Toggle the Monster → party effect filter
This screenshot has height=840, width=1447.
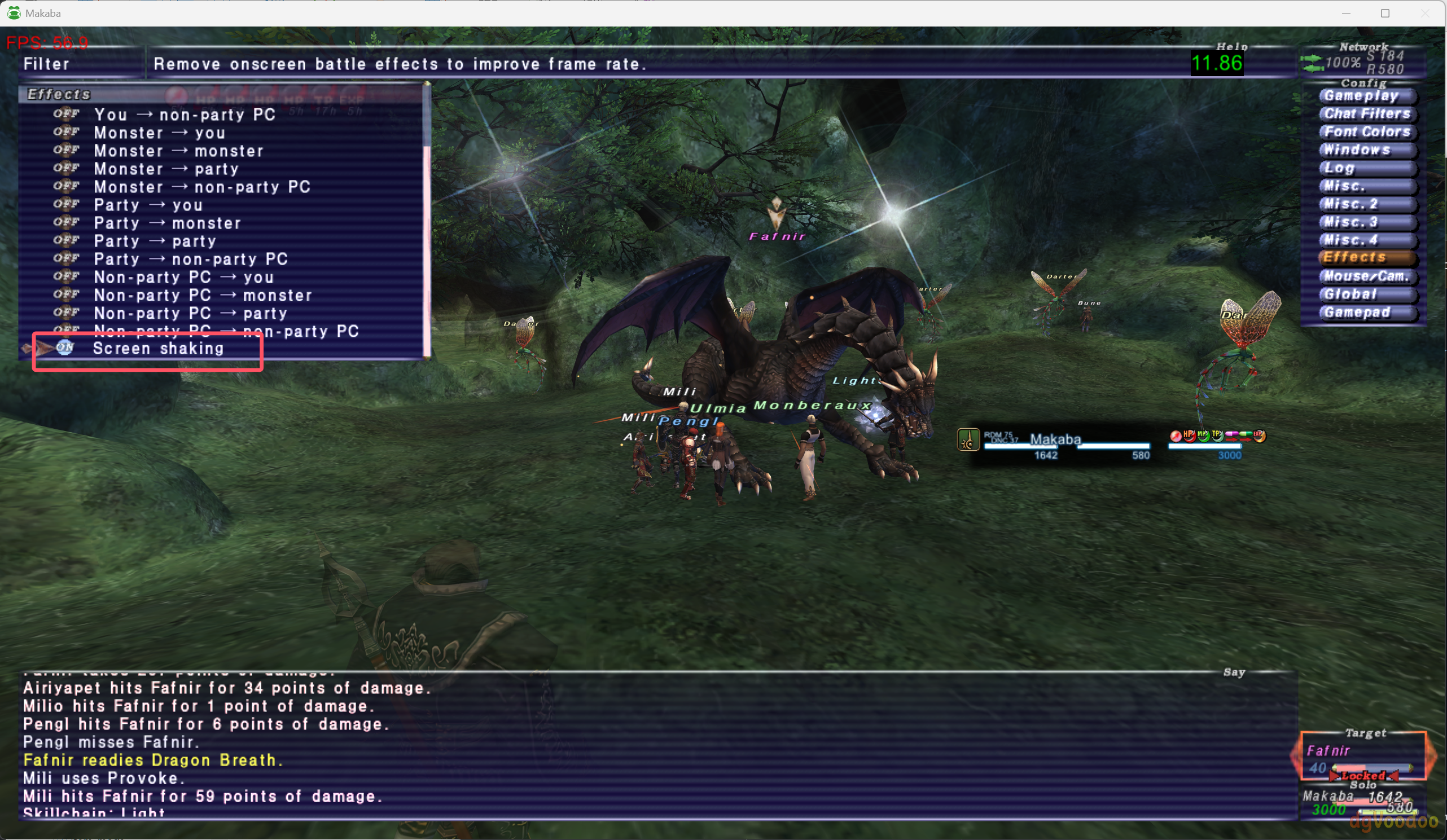(166, 169)
